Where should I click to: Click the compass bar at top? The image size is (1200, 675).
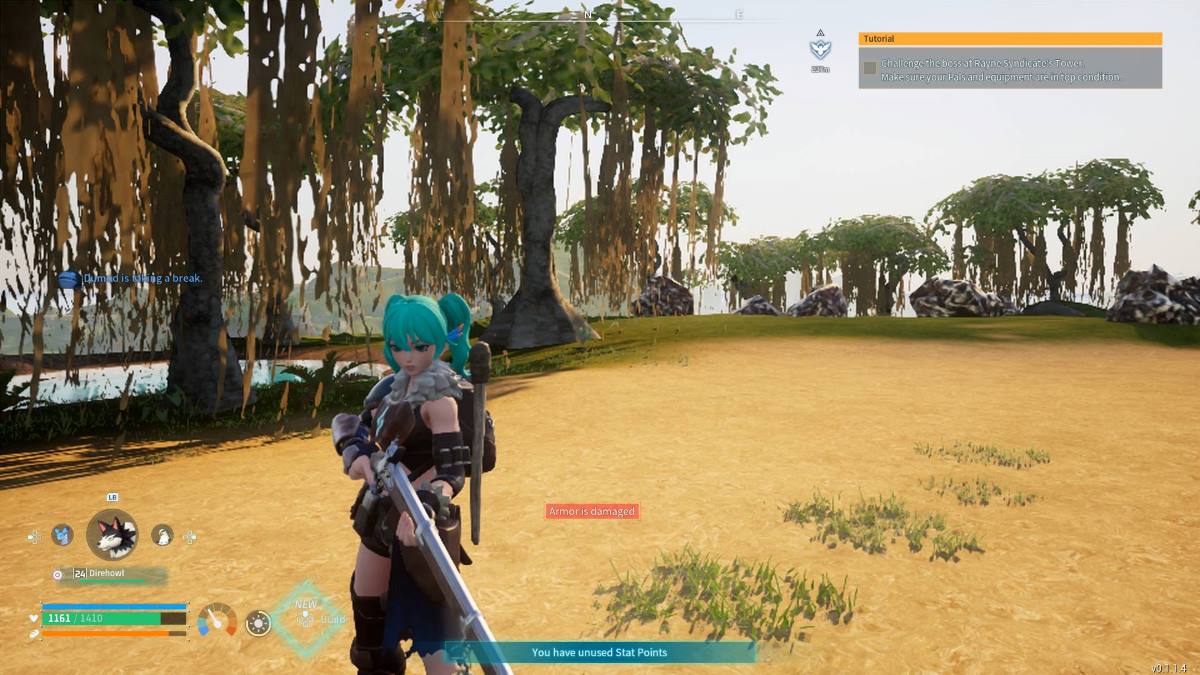pos(600,17)
